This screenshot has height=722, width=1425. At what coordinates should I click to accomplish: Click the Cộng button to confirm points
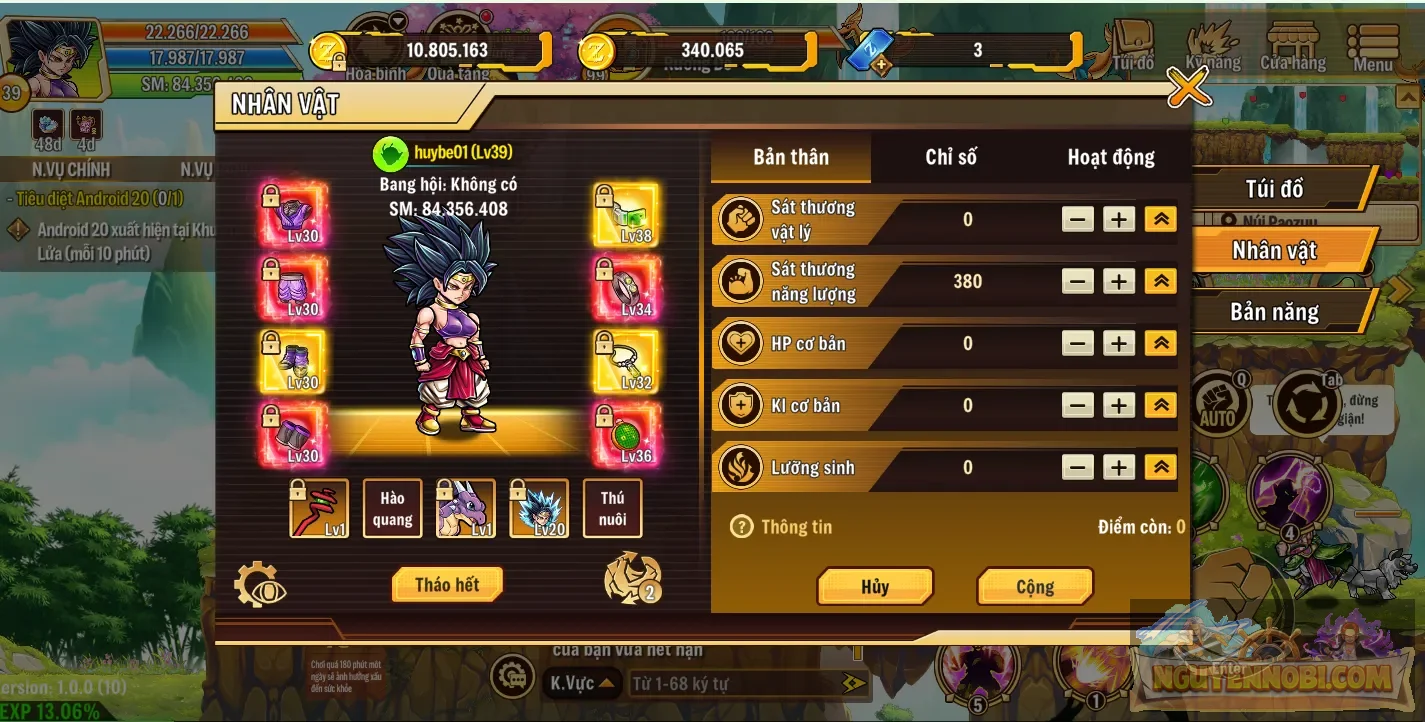1035,586
